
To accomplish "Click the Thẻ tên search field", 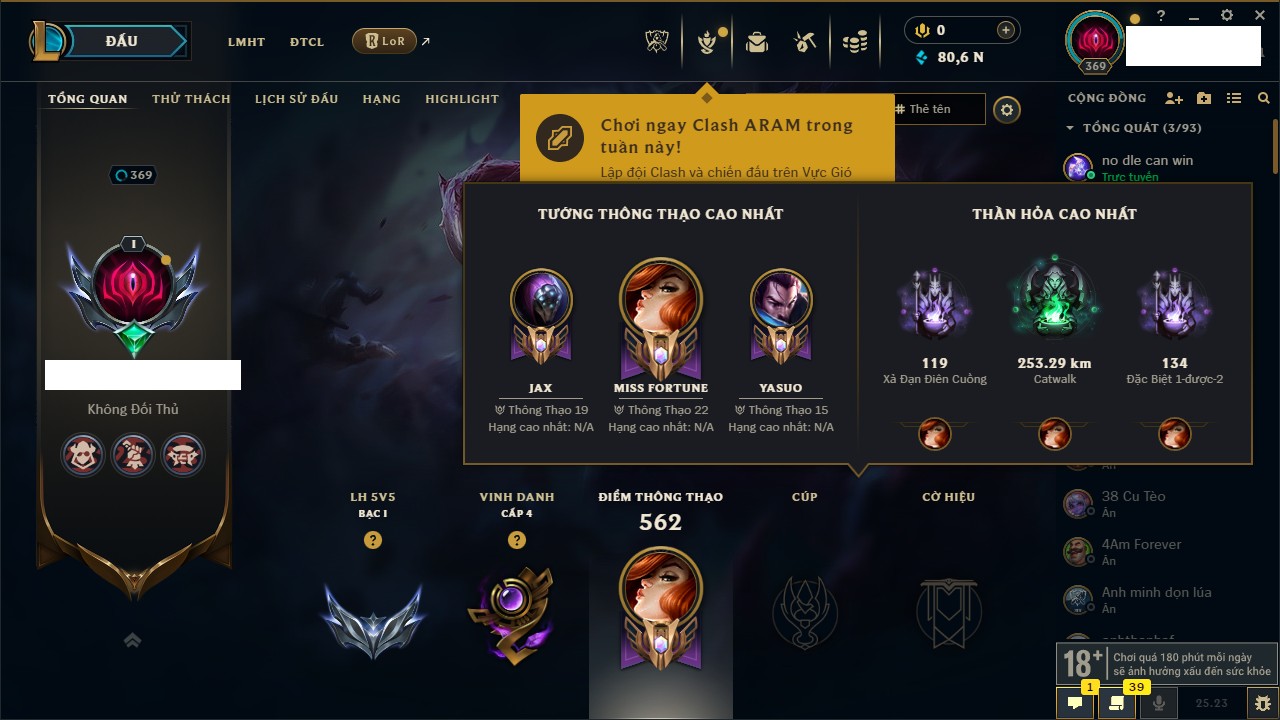I will [x=938, y=109].
